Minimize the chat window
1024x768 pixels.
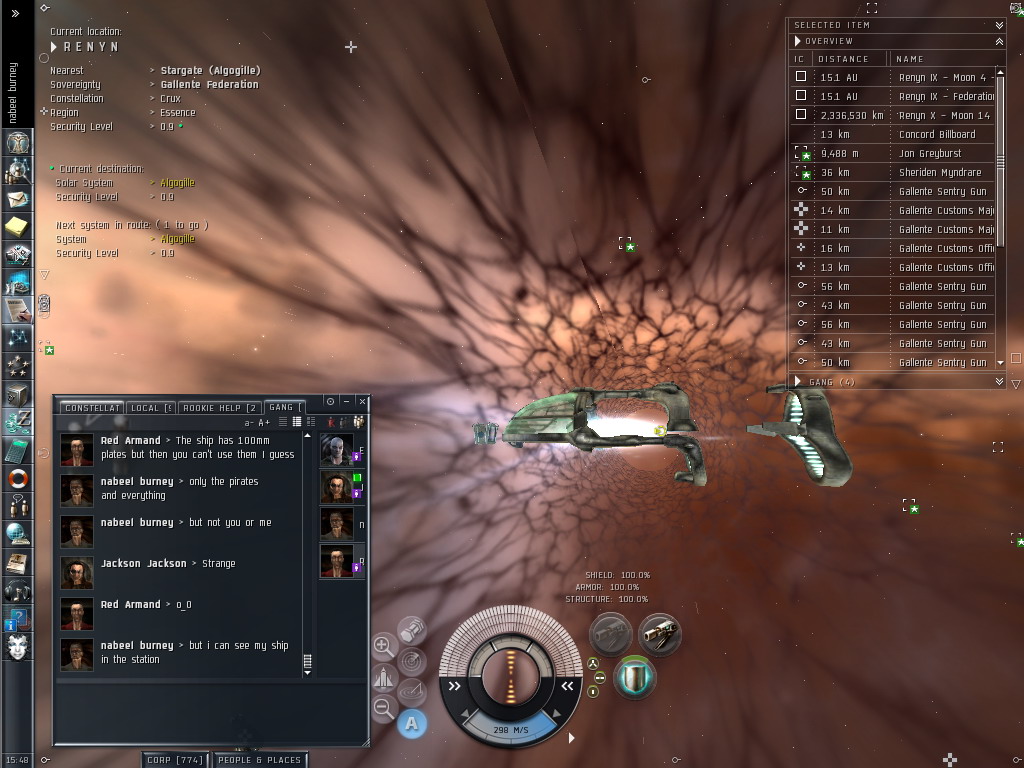346,401
